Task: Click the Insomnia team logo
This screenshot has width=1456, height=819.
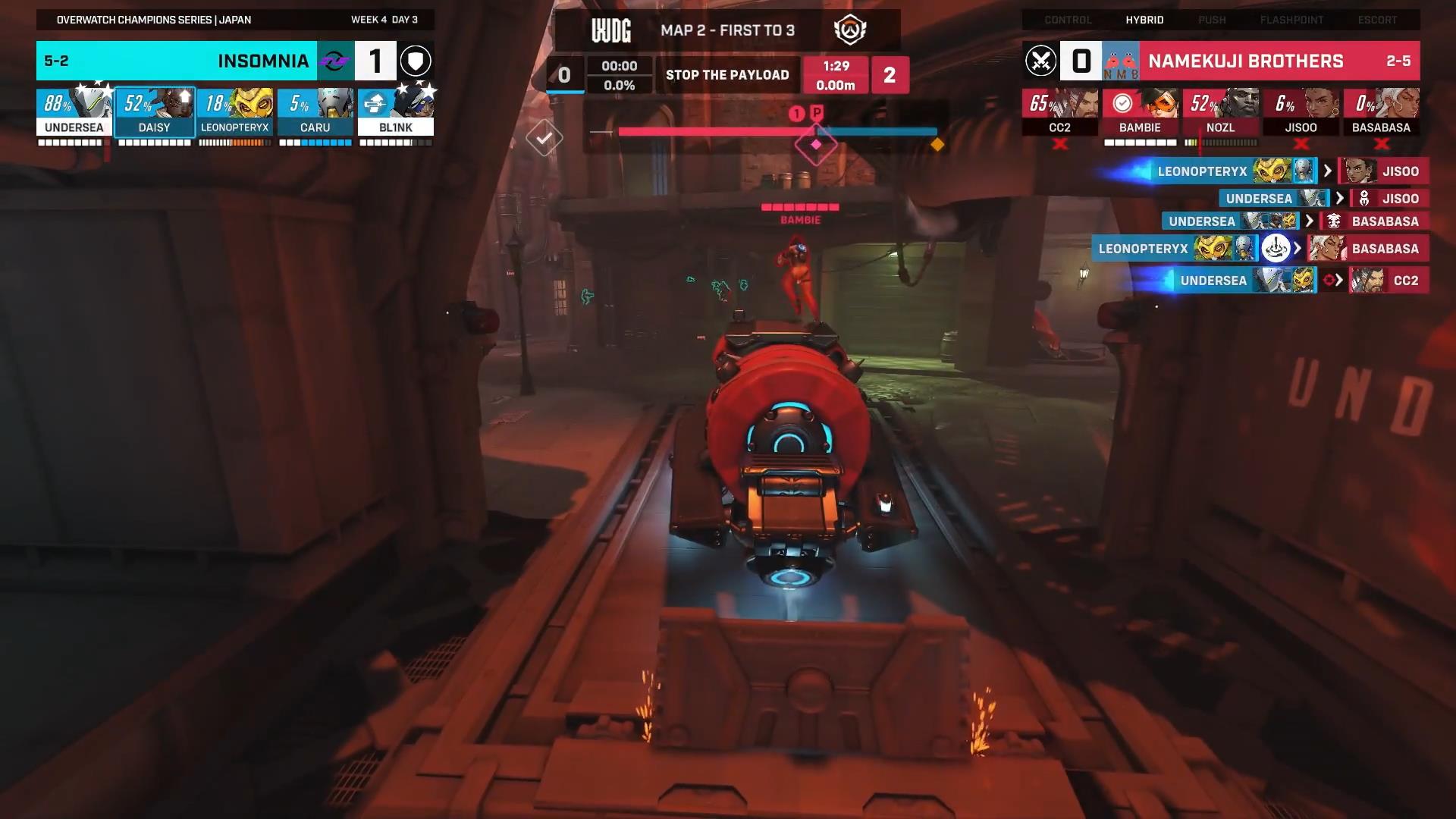Action: 335,61
